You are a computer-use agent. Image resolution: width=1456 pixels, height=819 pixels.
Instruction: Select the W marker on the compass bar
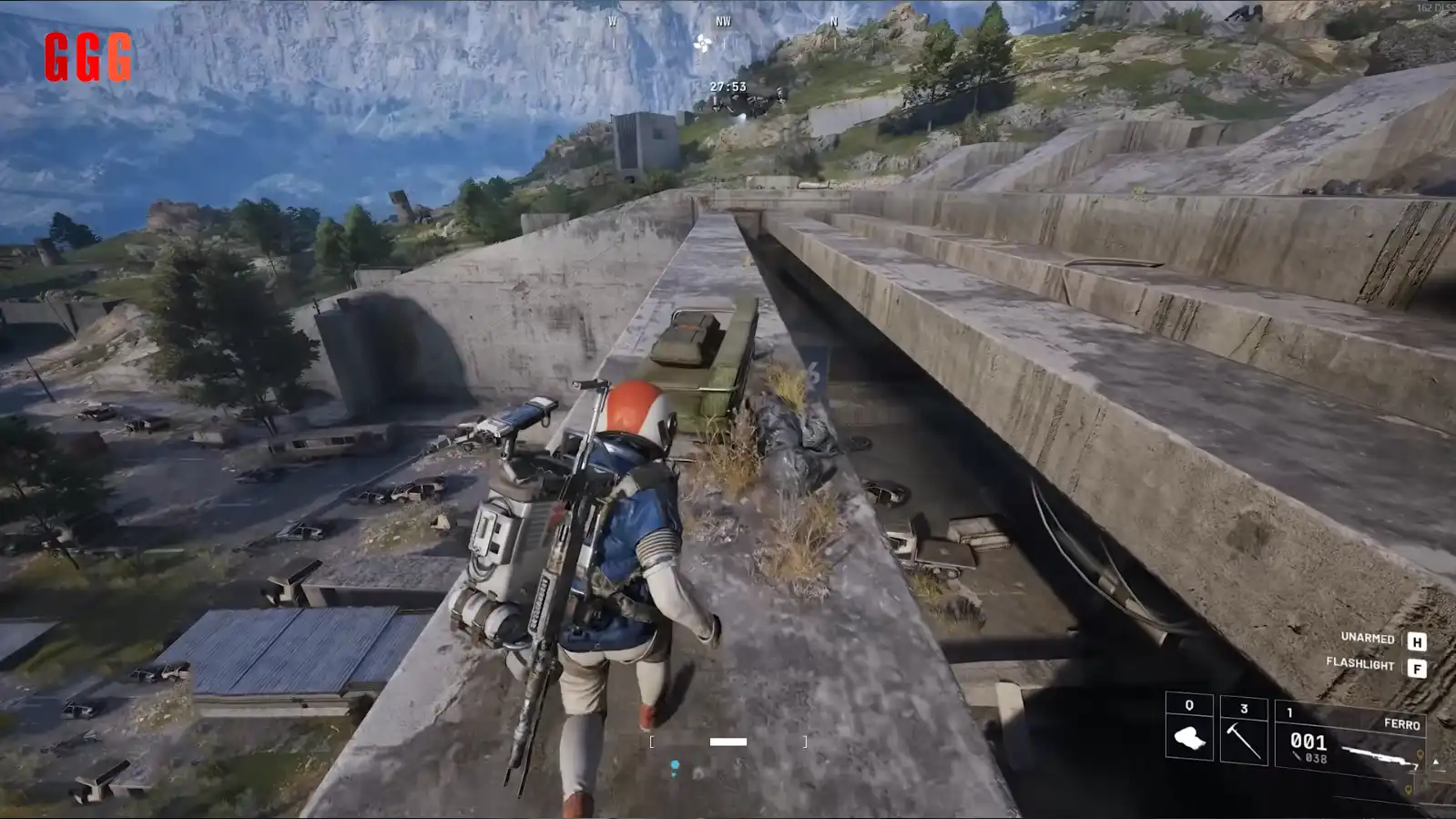615,23
